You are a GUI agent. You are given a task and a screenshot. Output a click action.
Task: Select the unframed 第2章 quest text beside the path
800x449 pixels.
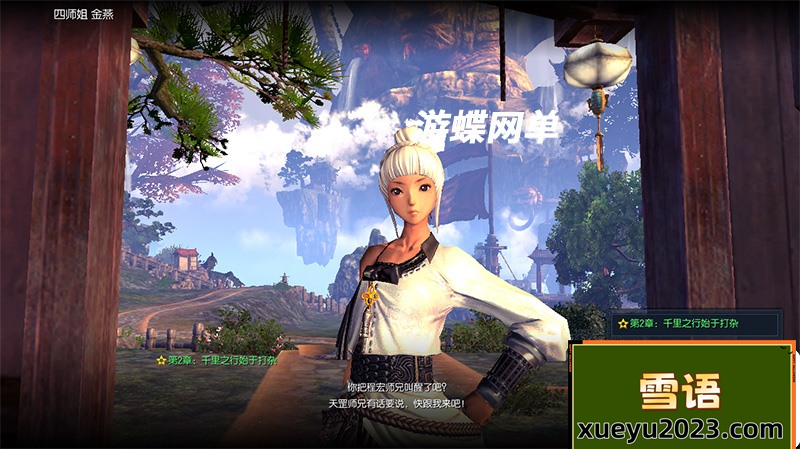216,359
